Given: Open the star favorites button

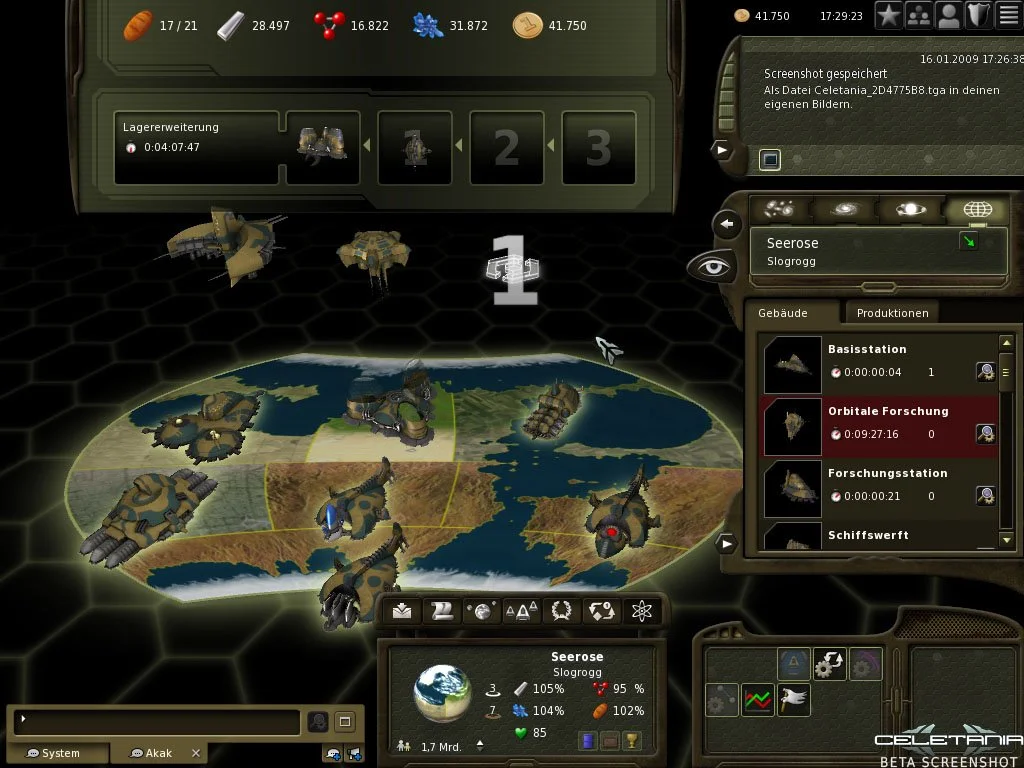Looking at the screenshot, I should click(x=889, y=15).
